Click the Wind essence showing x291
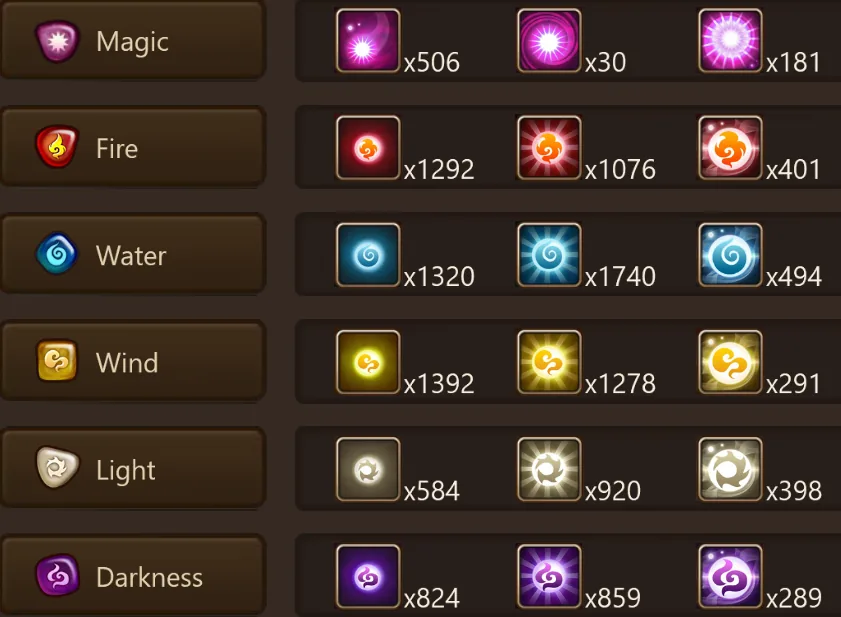The height and width of the screenshot is (617, 841). tap(730, 362)
